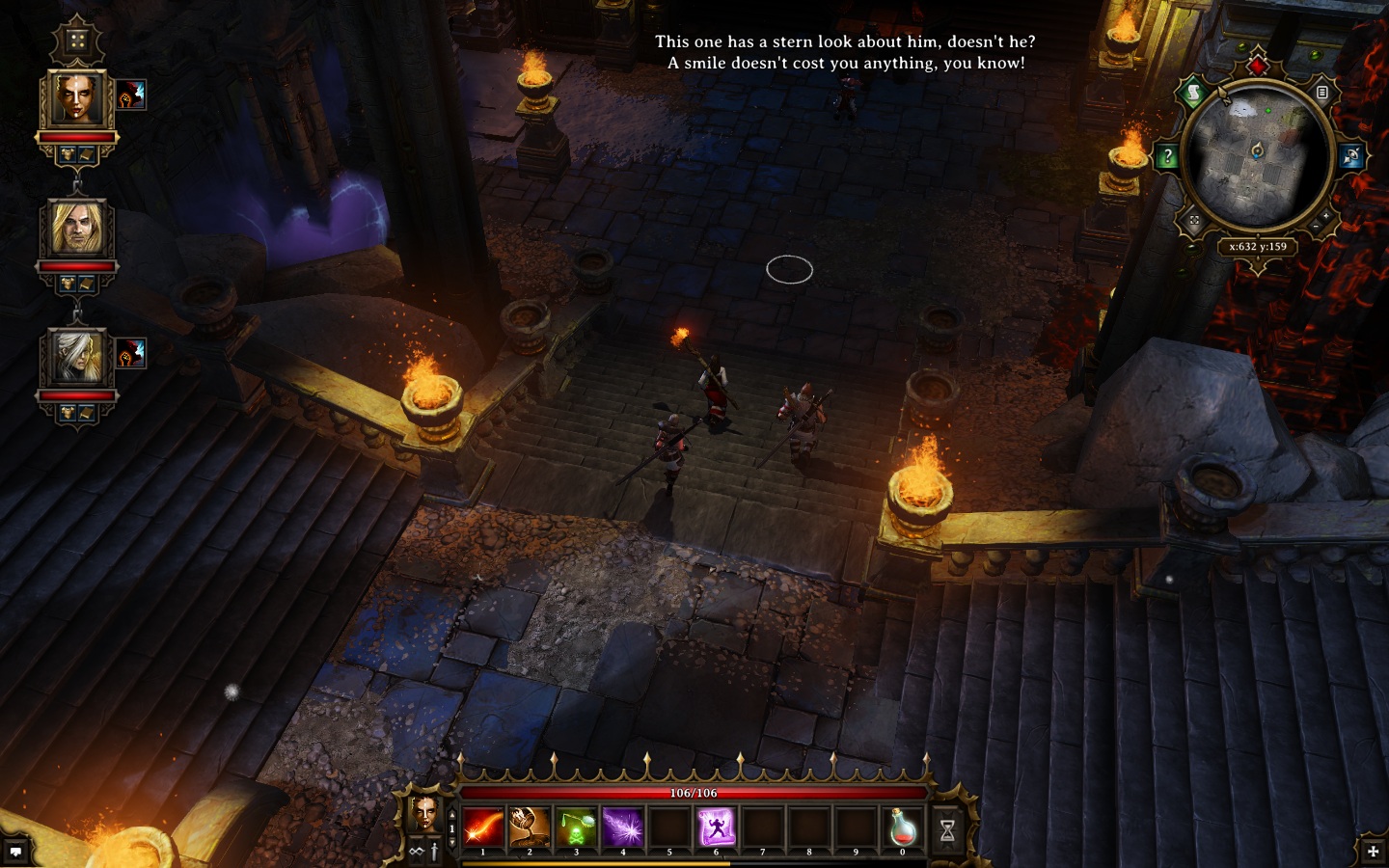Click the blue button right of minimap
This screenshot has width=1389, height=868.
click(1351, 156)
